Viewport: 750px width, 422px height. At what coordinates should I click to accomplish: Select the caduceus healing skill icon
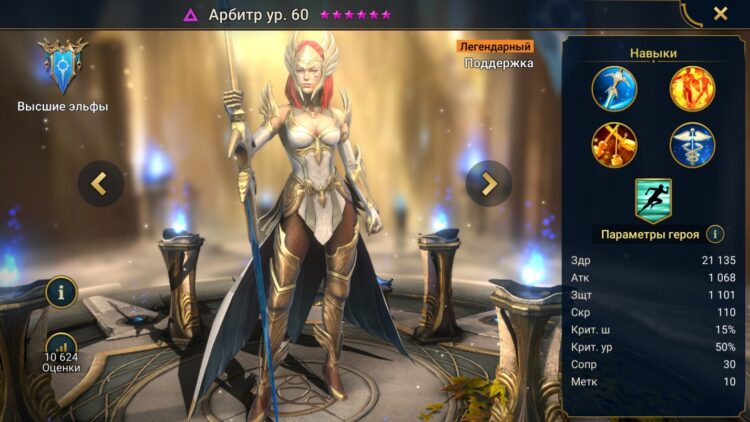pyautogui.click(x=692, y=145)
